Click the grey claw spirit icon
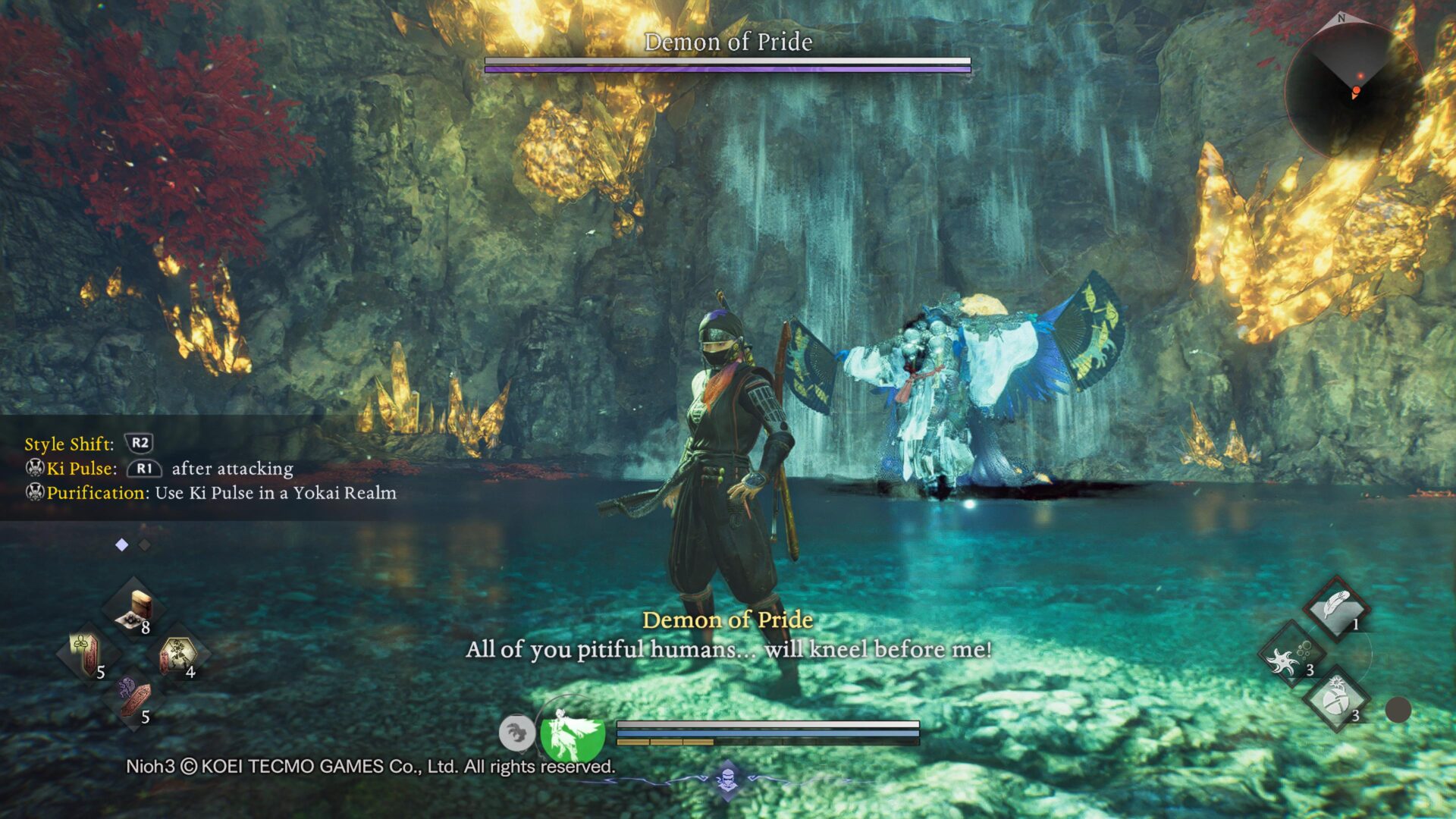The width and height of the screenshot is (1456, 819). 516,733
